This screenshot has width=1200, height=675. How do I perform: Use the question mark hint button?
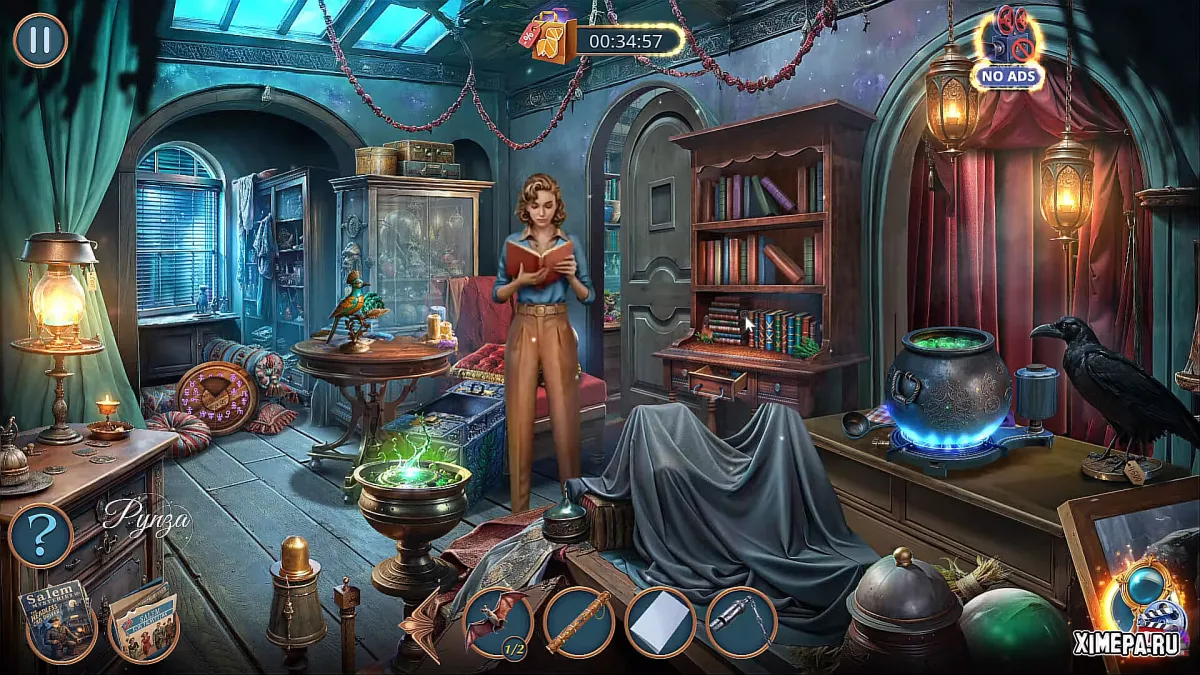point(40,537)
